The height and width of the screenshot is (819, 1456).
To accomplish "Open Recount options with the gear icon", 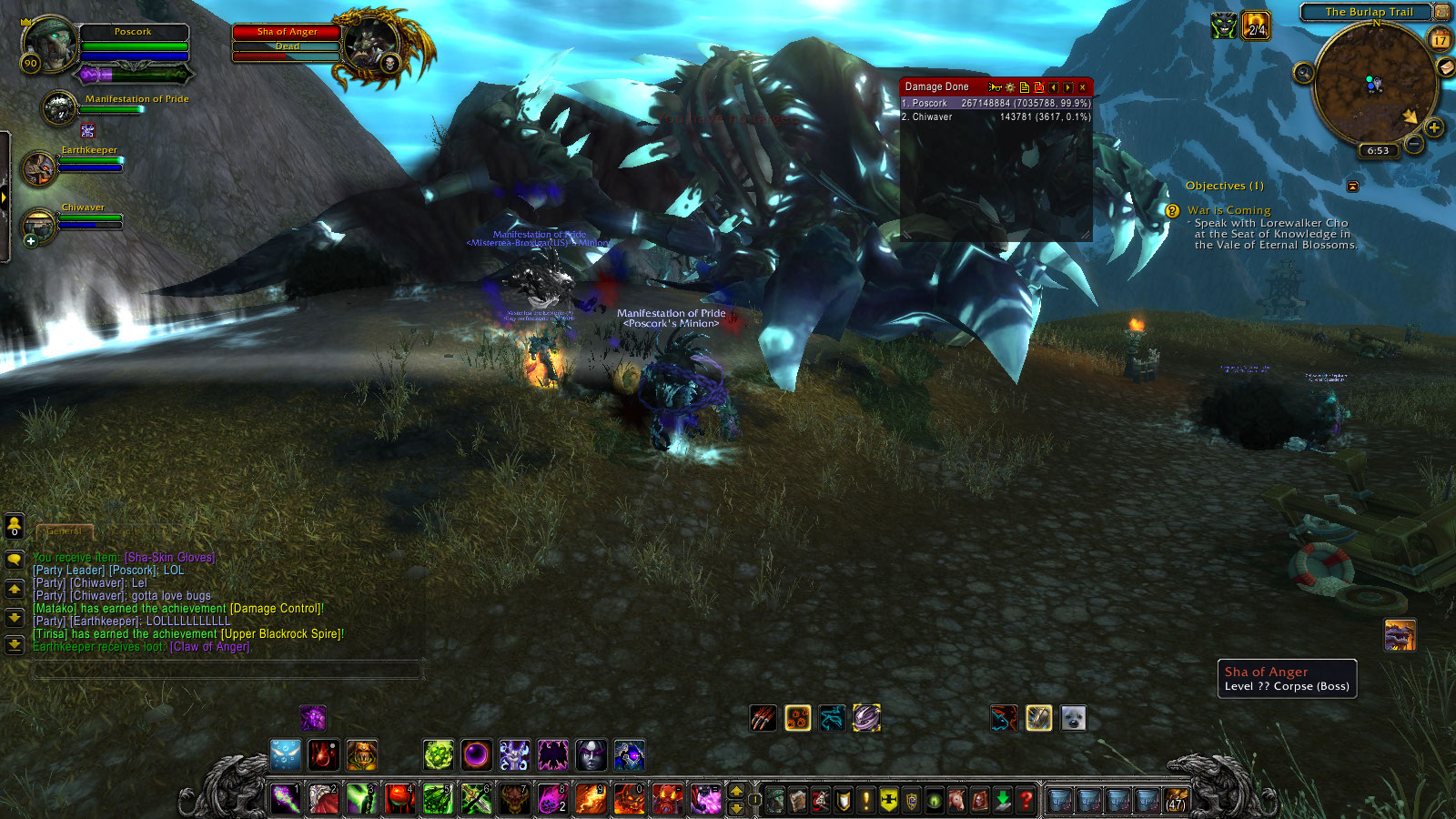I will [x=1011, y=87].
